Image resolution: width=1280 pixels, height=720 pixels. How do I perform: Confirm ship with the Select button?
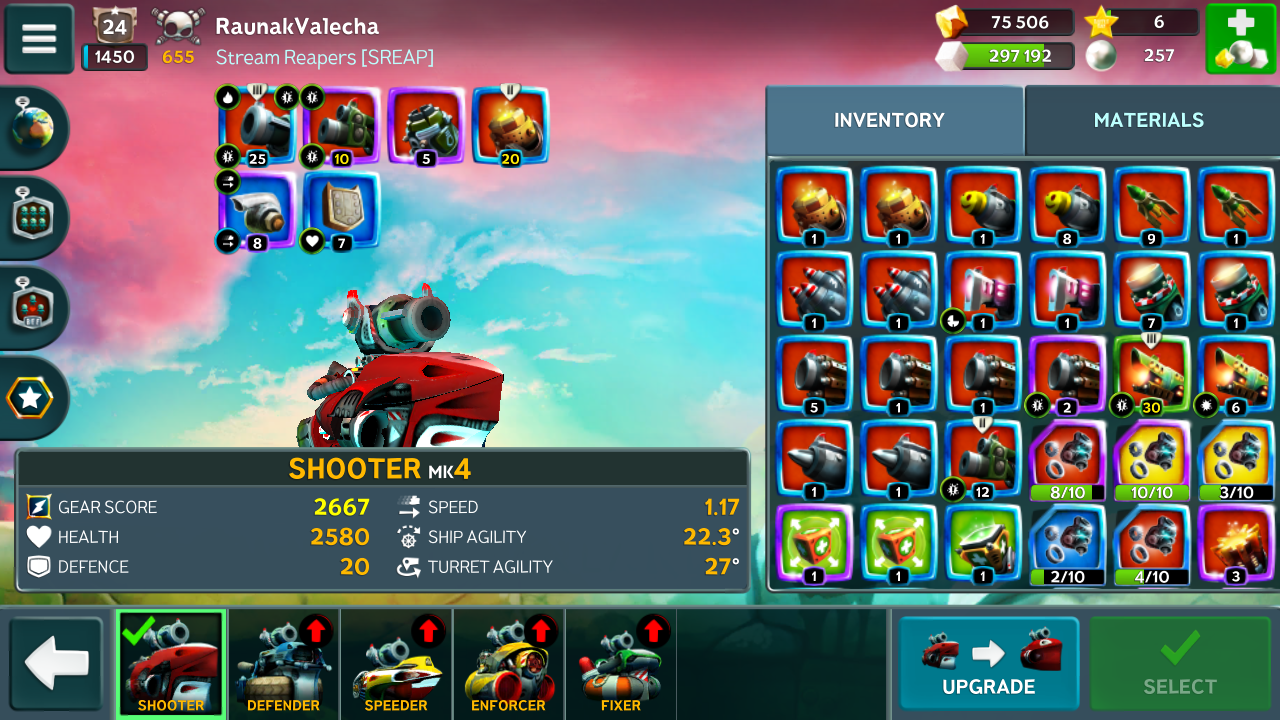click(x=1180, y=664)
